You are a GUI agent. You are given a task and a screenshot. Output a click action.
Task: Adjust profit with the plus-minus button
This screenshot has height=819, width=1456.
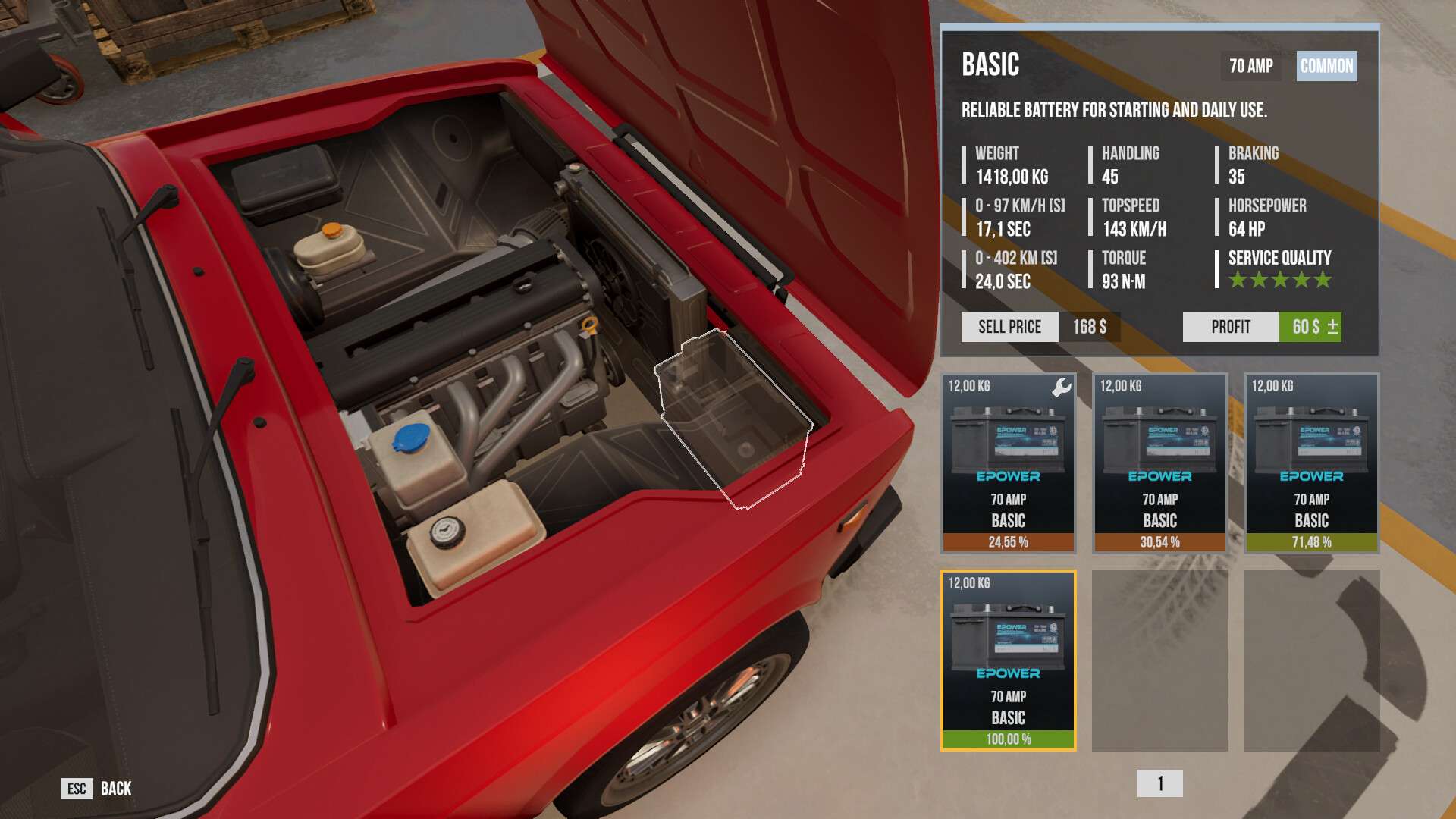coord(1332,327)
